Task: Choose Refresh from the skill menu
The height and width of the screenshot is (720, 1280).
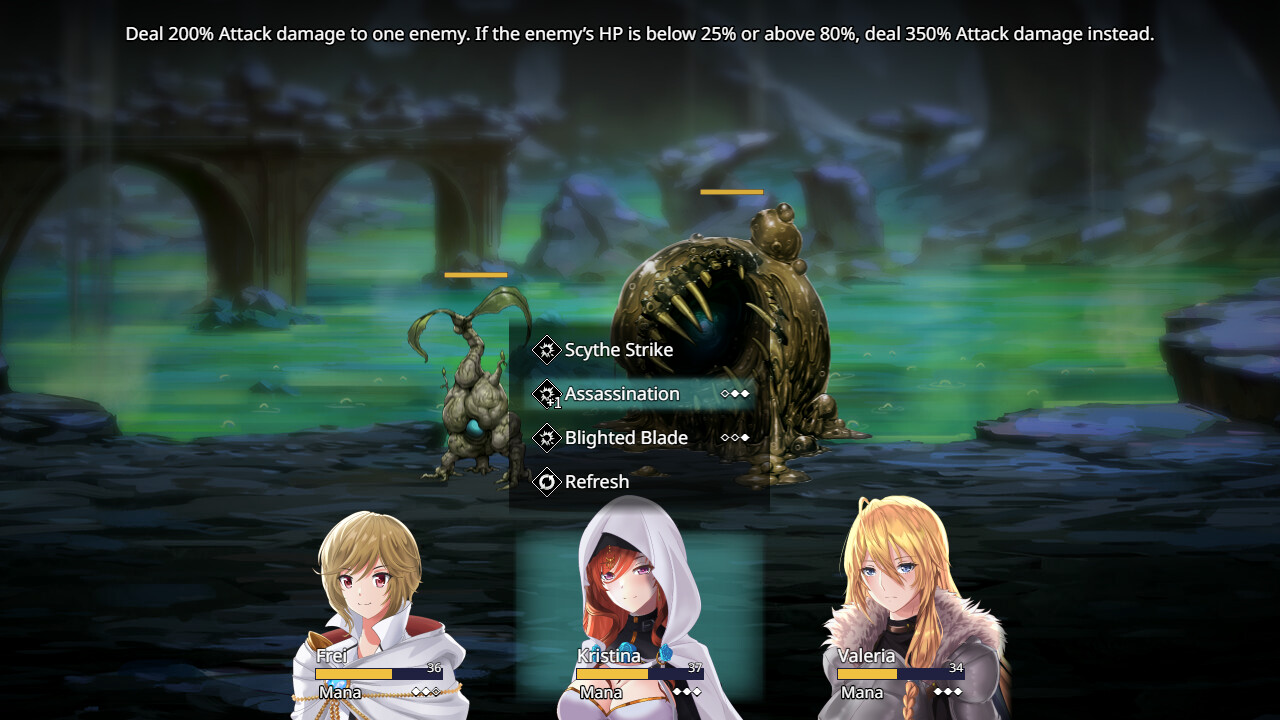Action: pyautogui.click(x=597, y=482)
